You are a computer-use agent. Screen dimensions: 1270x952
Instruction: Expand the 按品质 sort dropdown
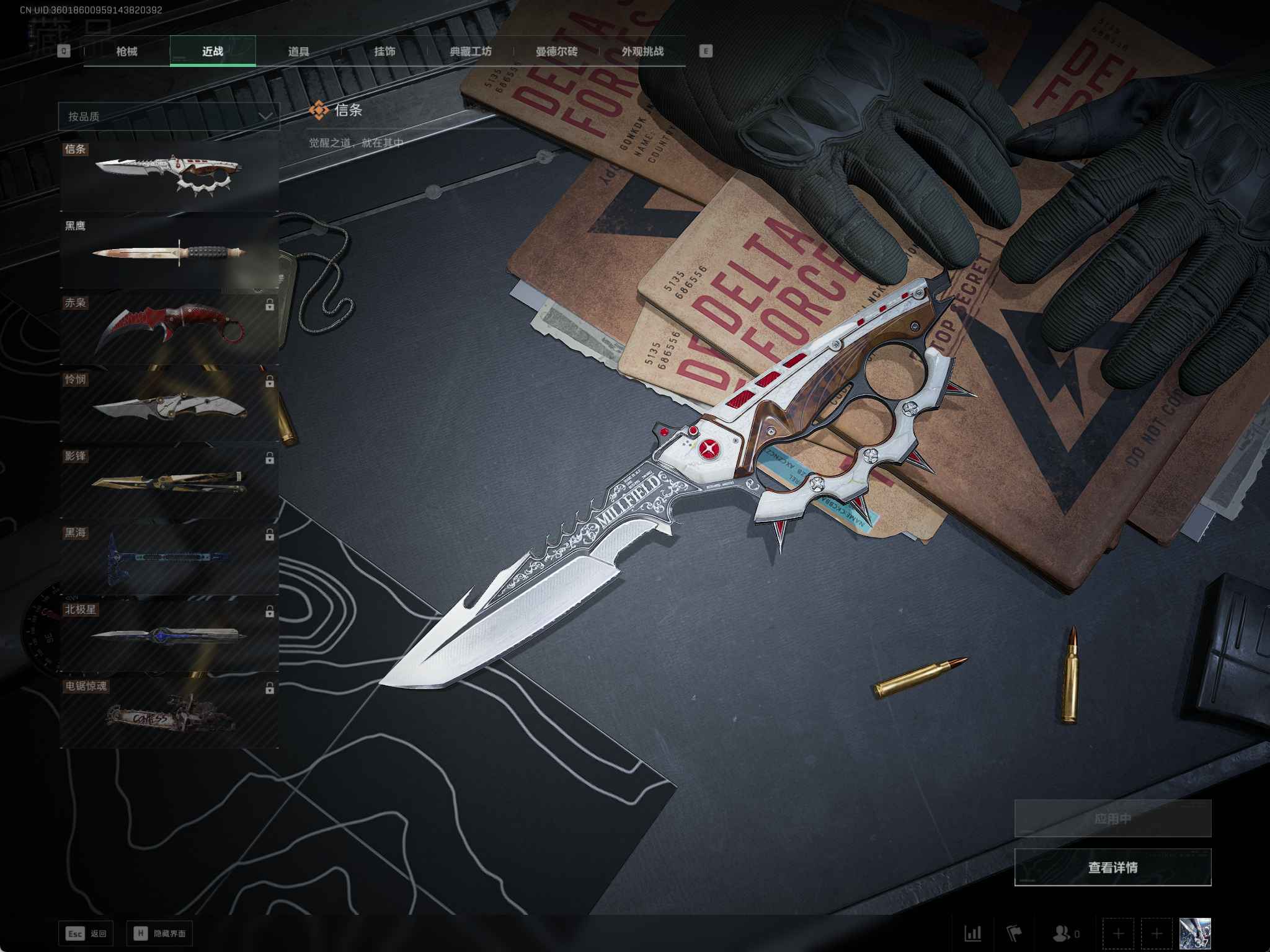click(169, 117)
